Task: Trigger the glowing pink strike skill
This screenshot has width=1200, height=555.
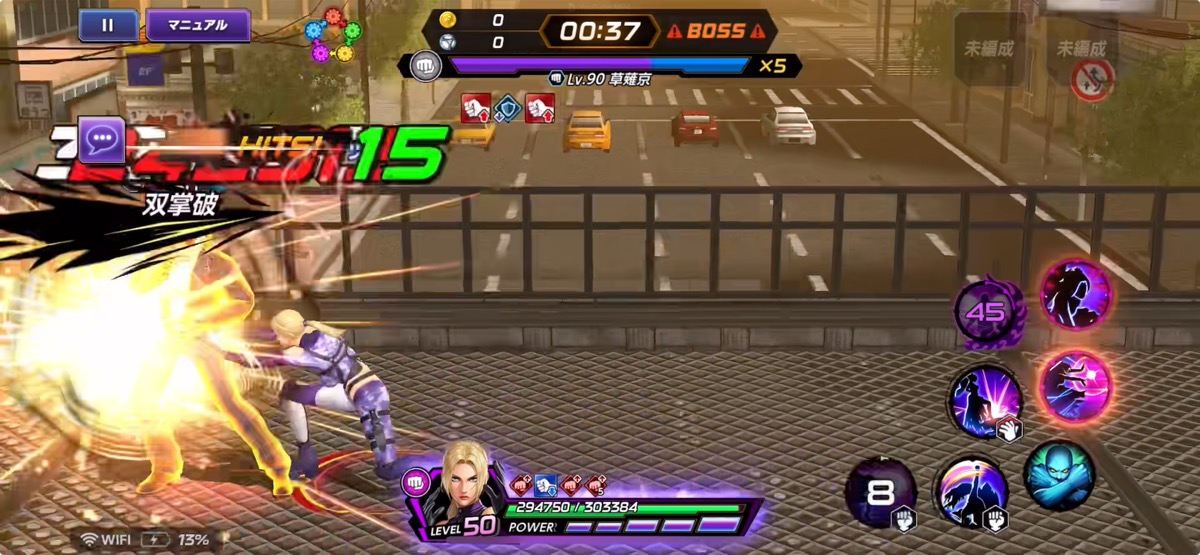Action: point(1075,386)
